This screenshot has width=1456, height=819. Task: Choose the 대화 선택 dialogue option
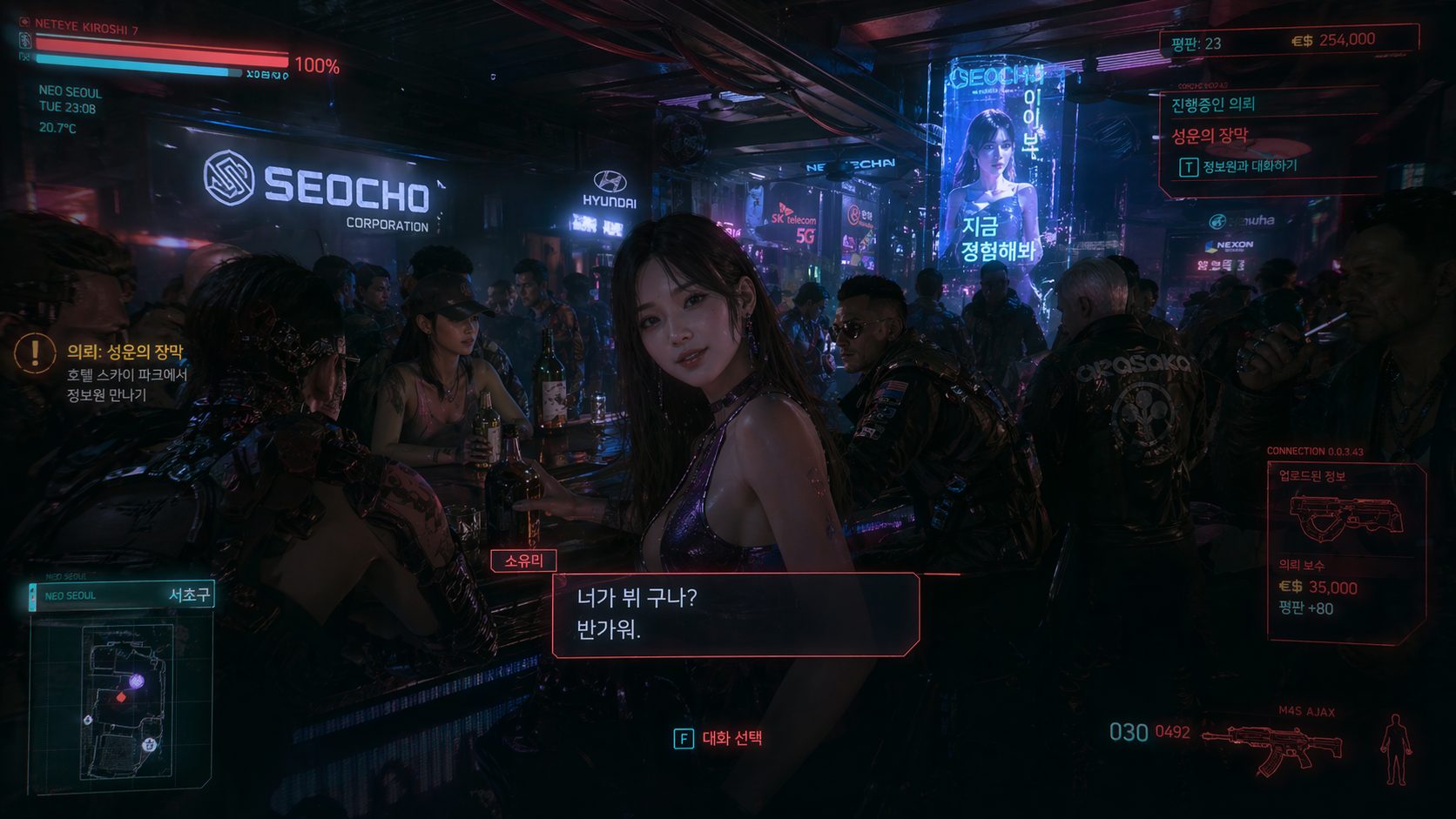718,739
